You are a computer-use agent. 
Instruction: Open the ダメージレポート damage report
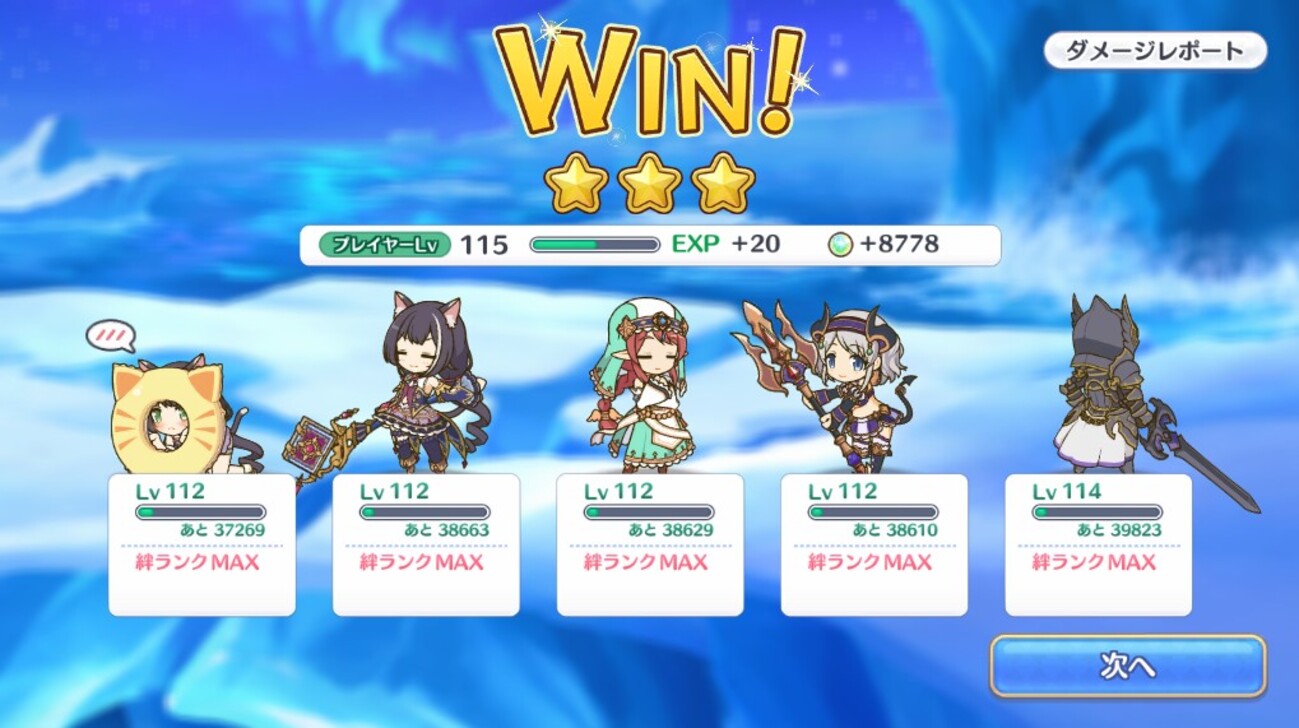[x=1154, y=51]
